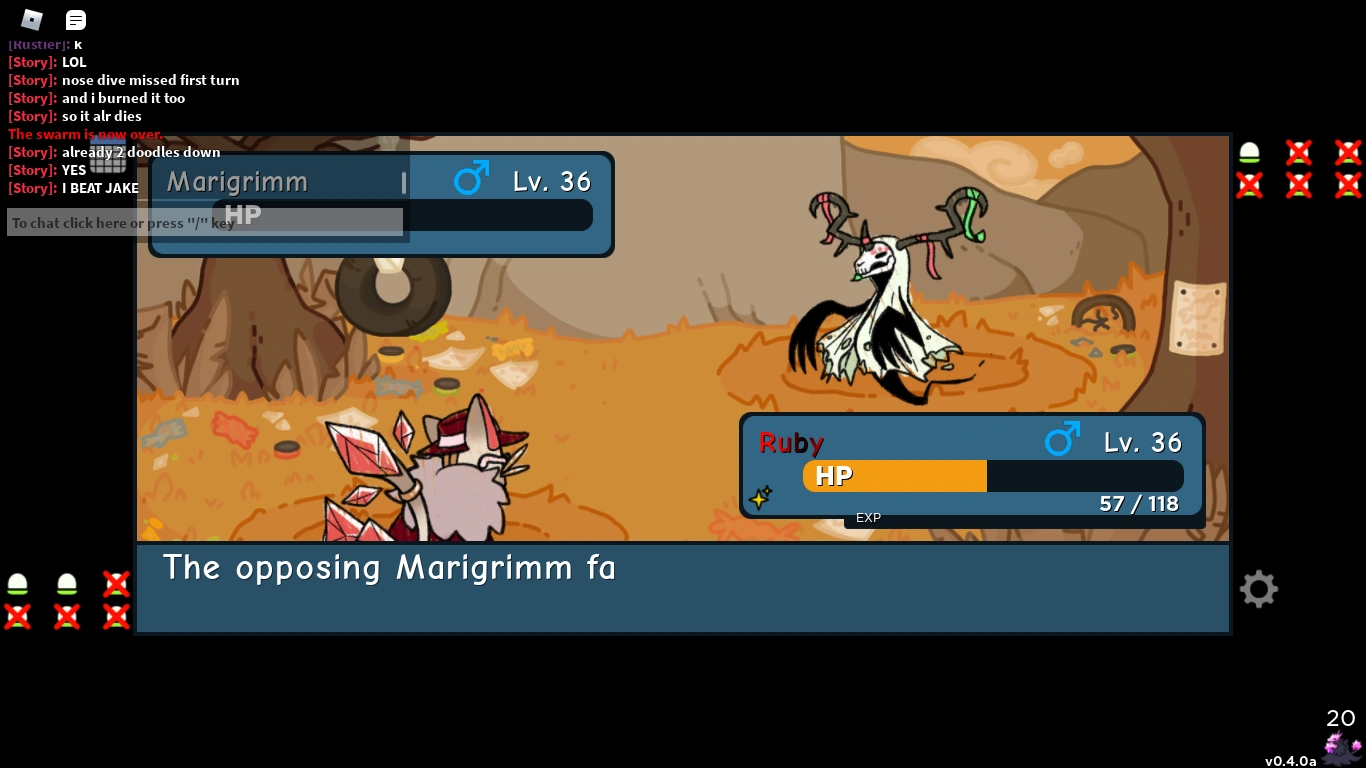1366x768 pixels.
Task: Click the bottom-right fainted egg in the enemy tracker
Action: [x=1346, y=185]
